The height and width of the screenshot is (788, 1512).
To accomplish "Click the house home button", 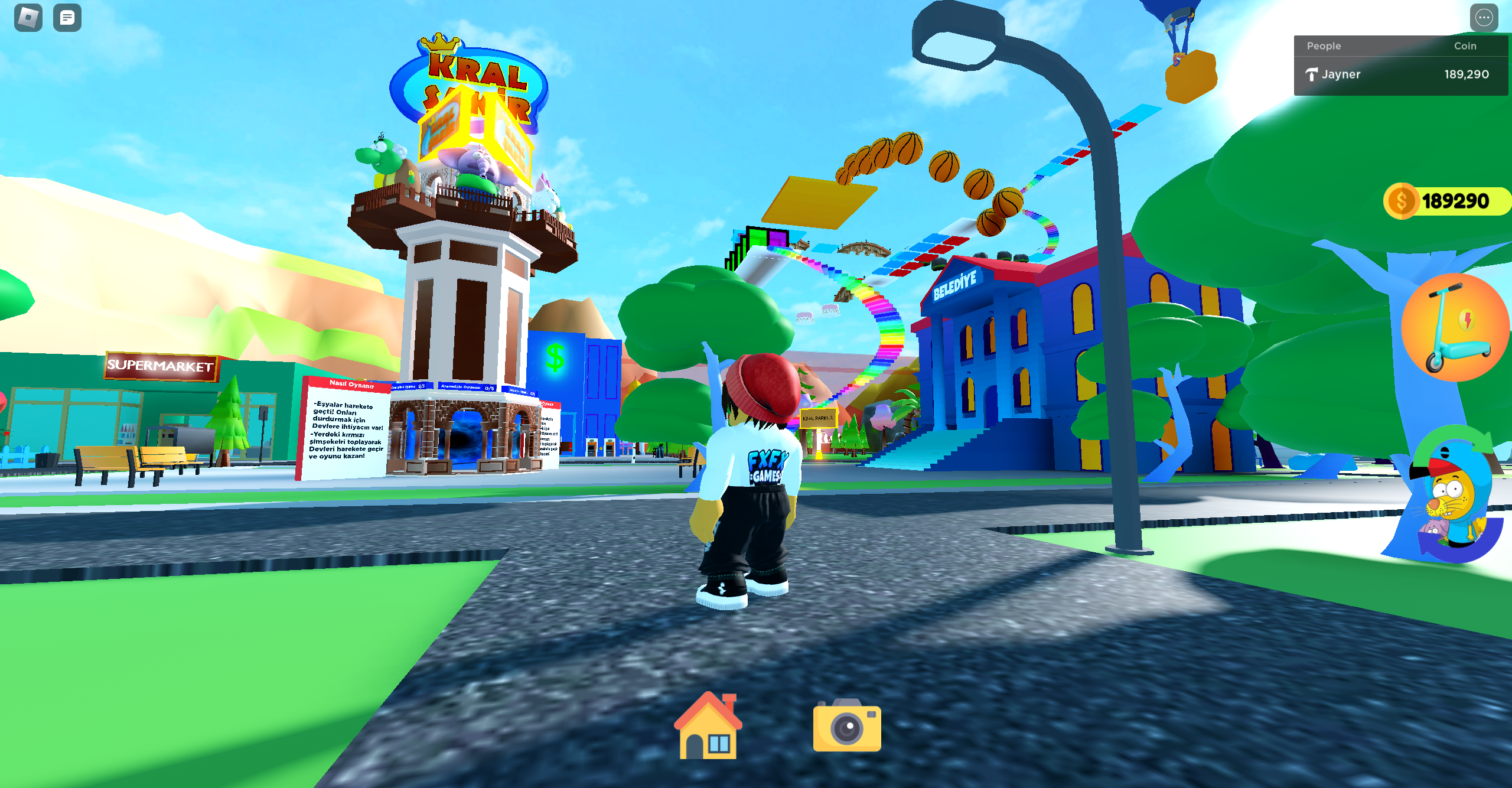I will [x=708, y=727].
